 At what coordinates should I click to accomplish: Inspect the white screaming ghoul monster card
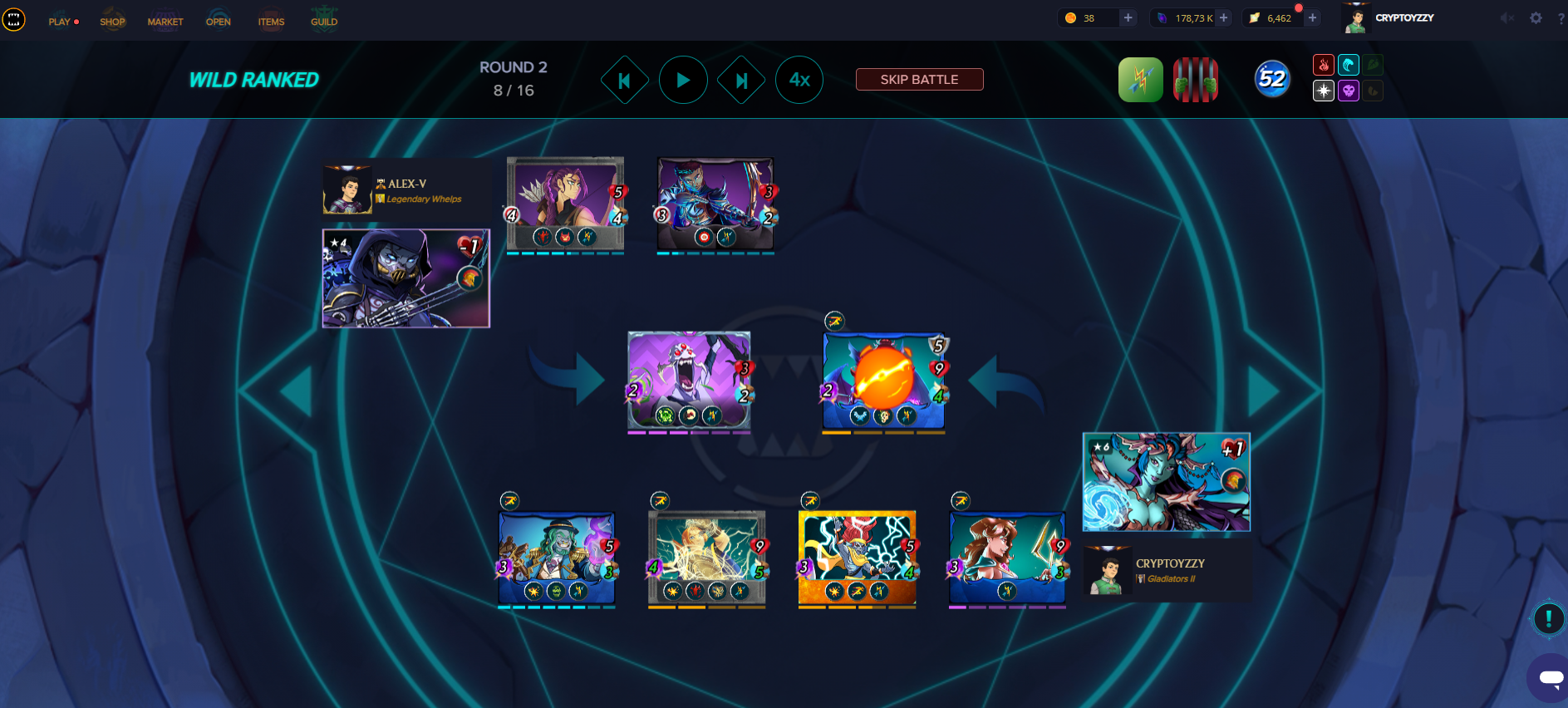point(689,381)
